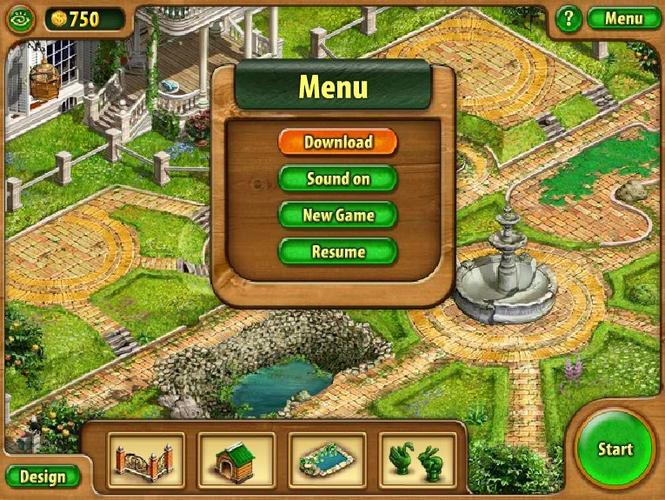The width and height of the screenshot is (665, 500).
Task: Choose the orange Download button
Action: click(x=338, y=142)
